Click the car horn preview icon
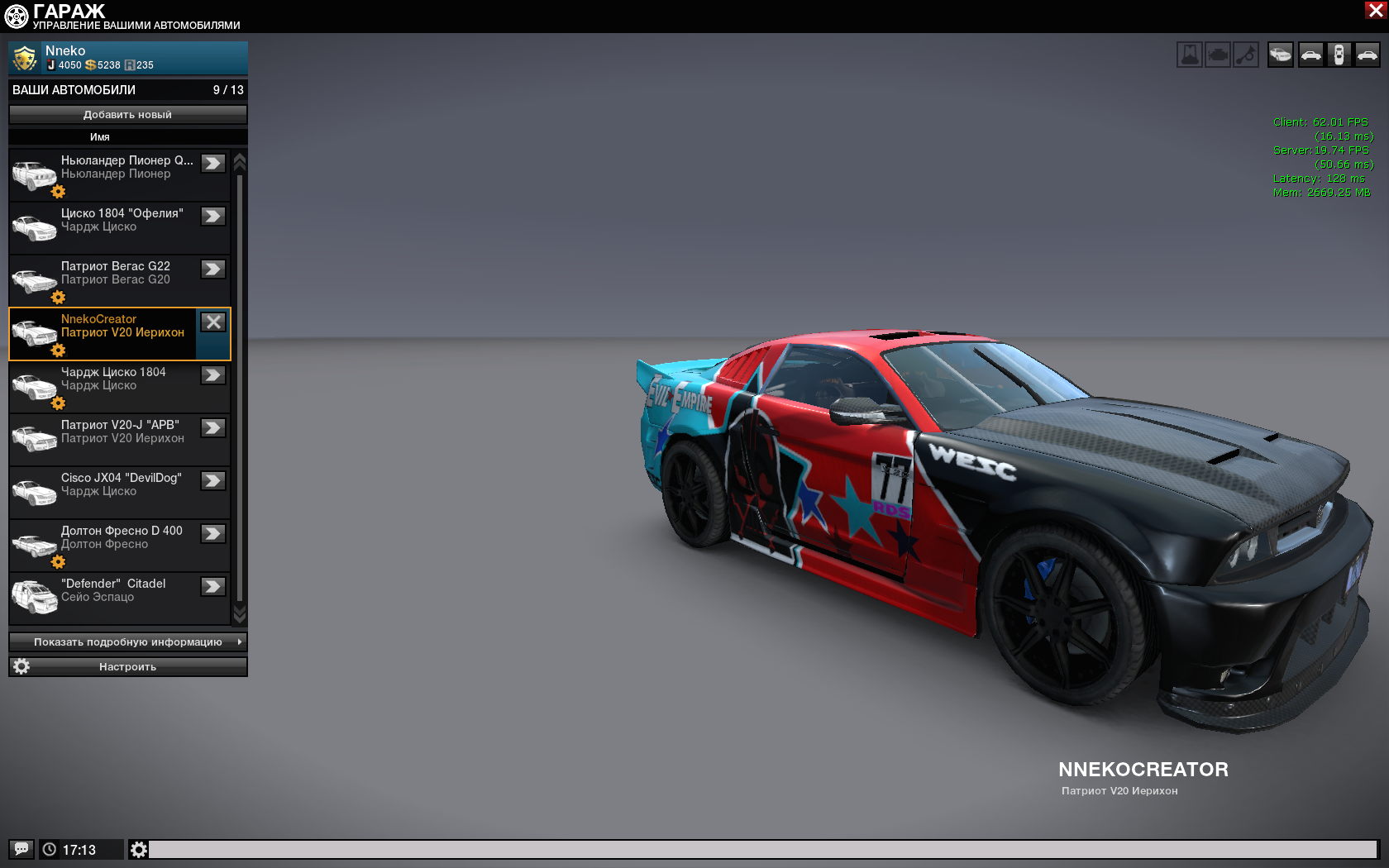Screen dimensions: 1389x868 click(1246, 55)
